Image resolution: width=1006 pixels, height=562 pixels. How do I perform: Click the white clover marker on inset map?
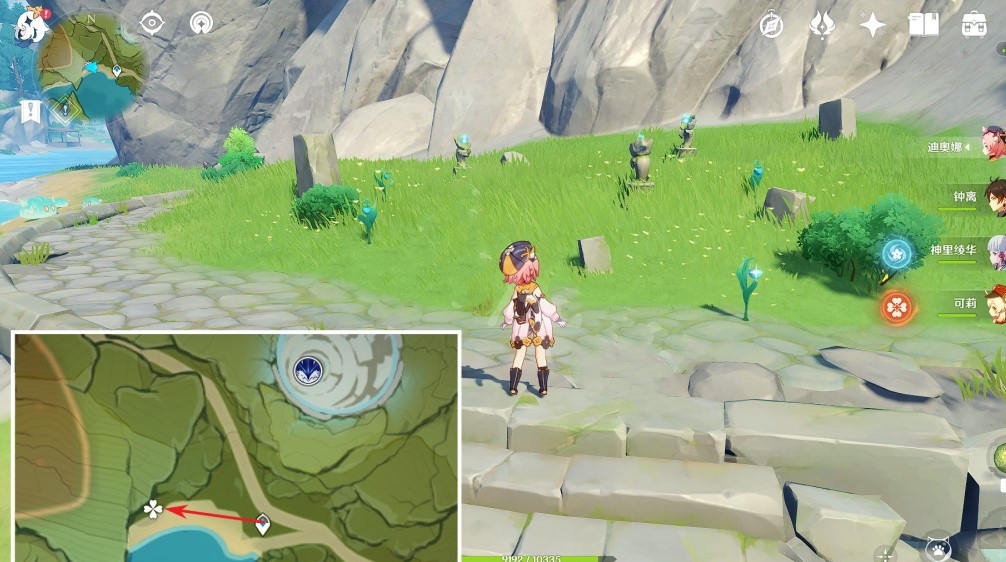(x=153, y=510)
